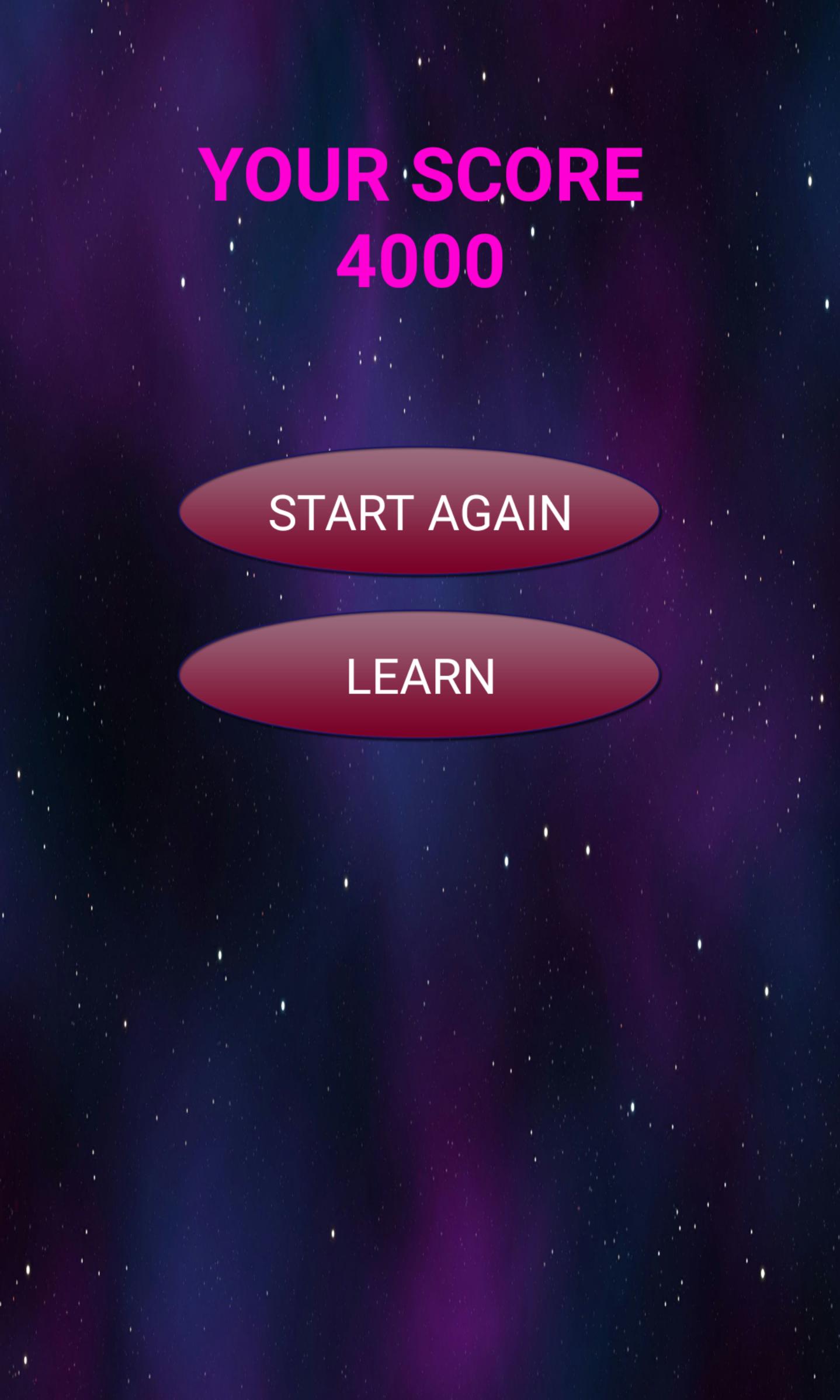Click the pink score title area
The width and height of the screenshot is (840, 1400).
pos(418,210)
